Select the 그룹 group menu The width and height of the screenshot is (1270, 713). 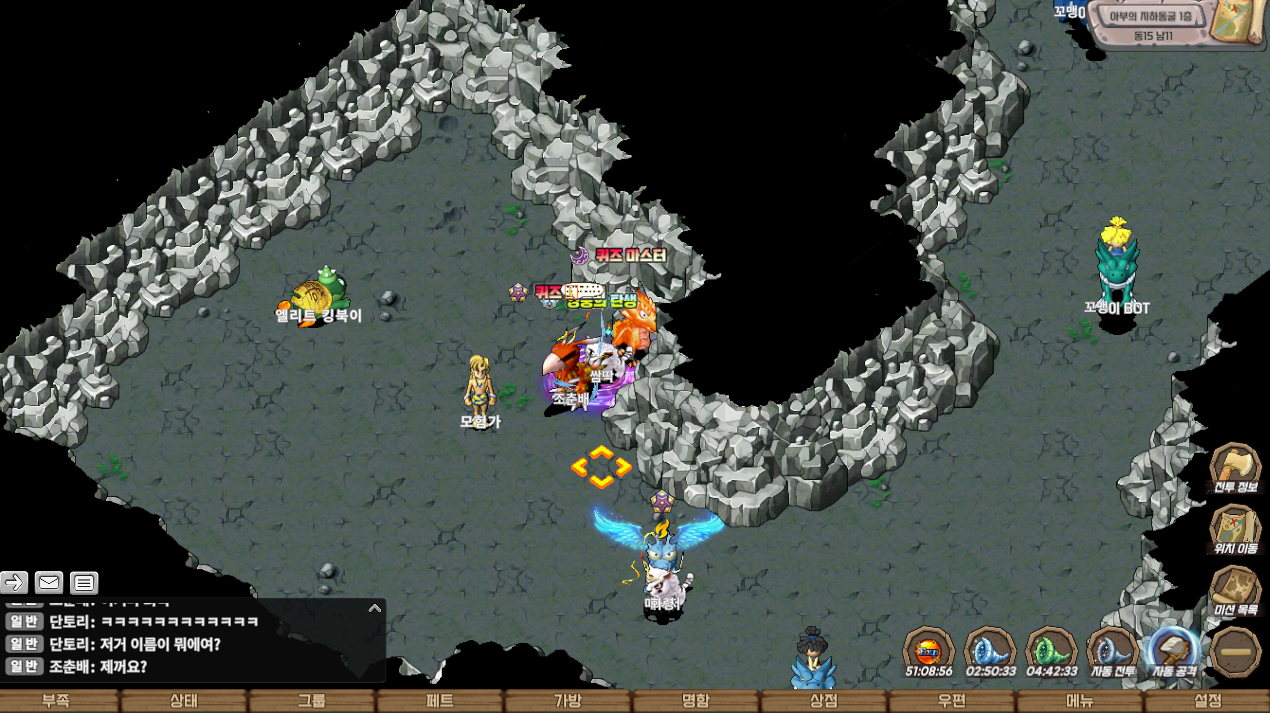tap(312, 701)
